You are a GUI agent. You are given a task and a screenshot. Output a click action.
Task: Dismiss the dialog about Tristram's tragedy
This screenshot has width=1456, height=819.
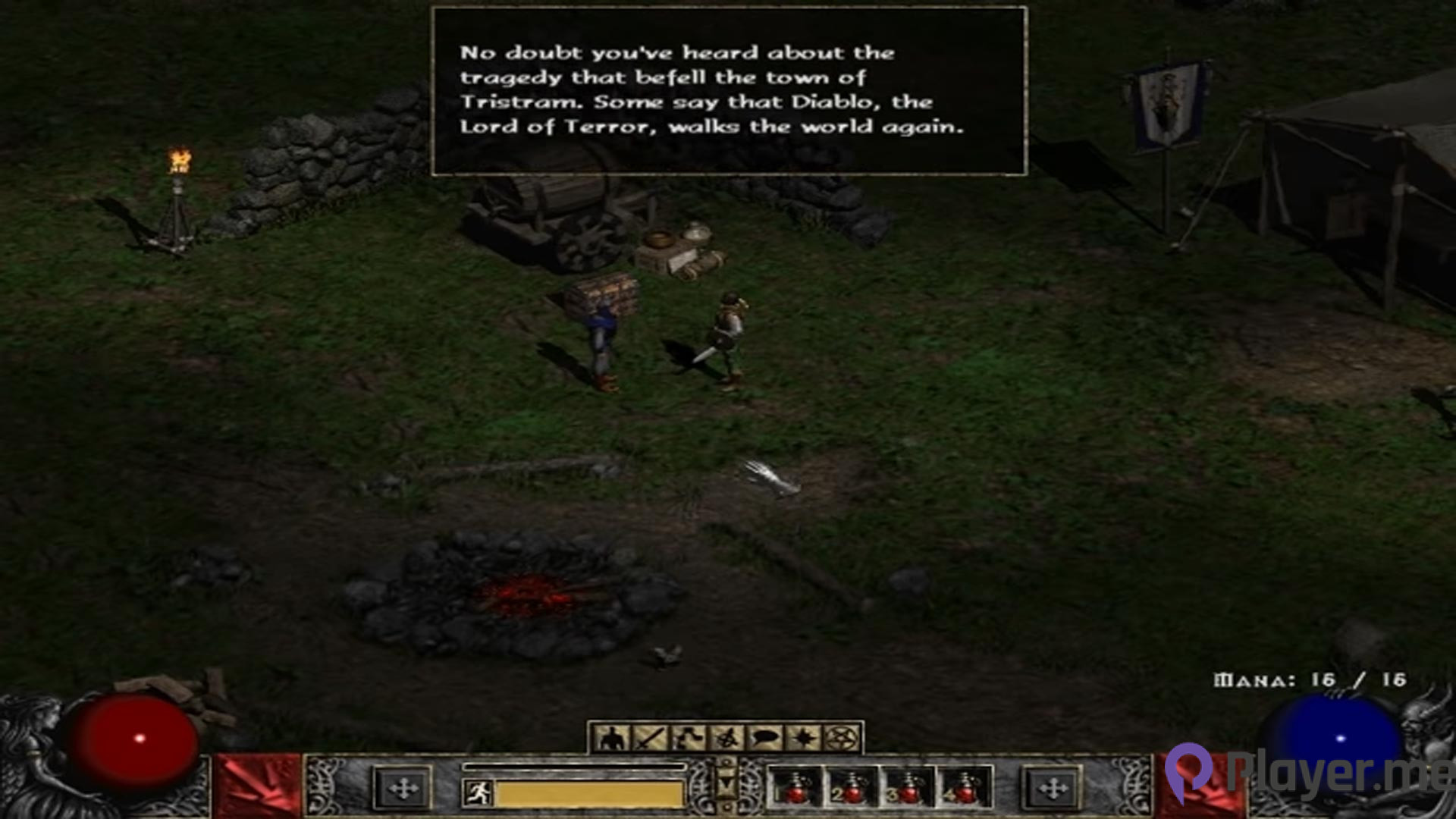728,91
